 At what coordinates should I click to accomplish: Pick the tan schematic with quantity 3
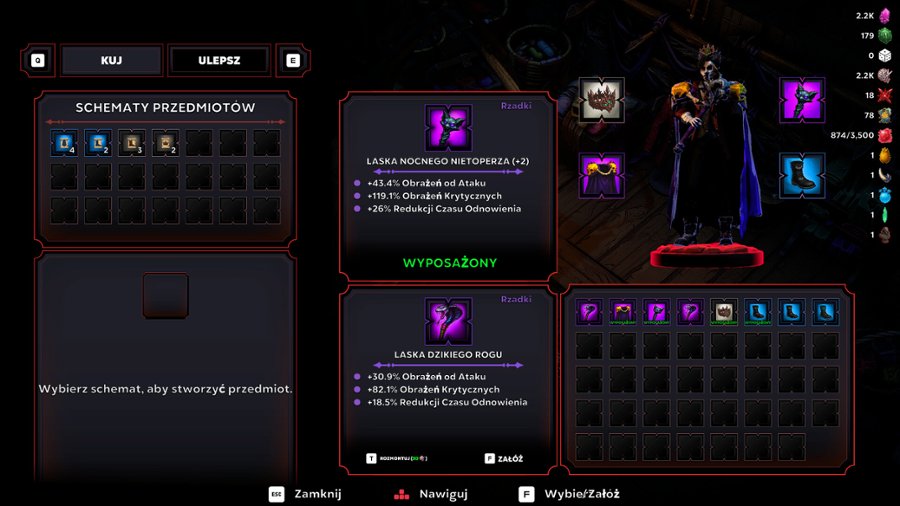132,144
